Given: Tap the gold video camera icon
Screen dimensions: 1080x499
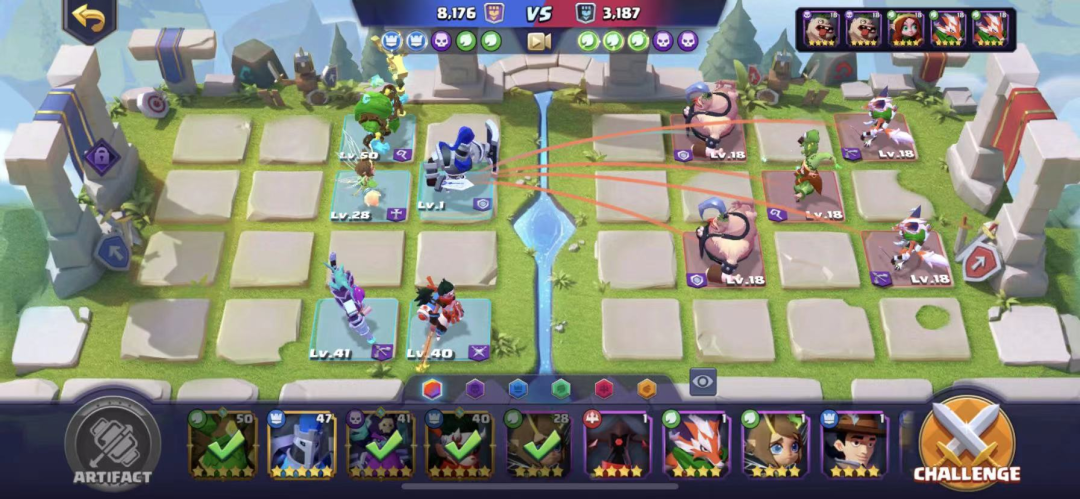Looking at the screenshot, I should pos(539,41).
